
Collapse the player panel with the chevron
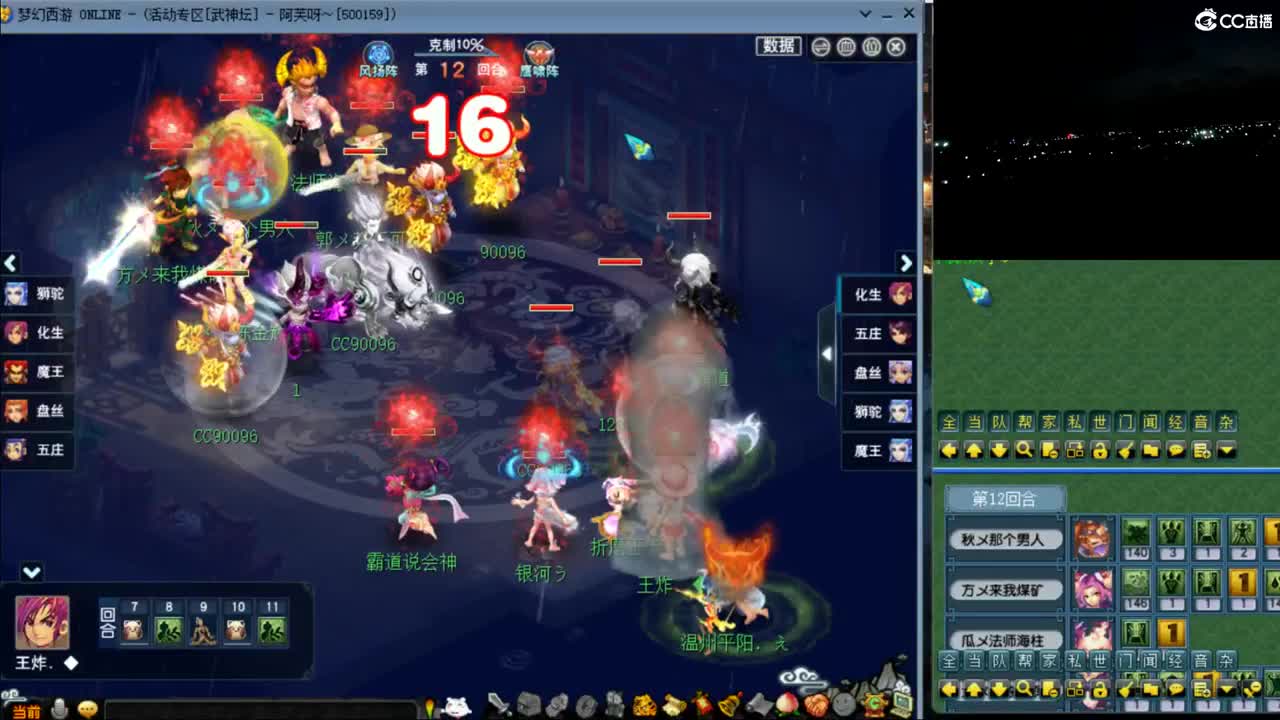coord(33,573)
